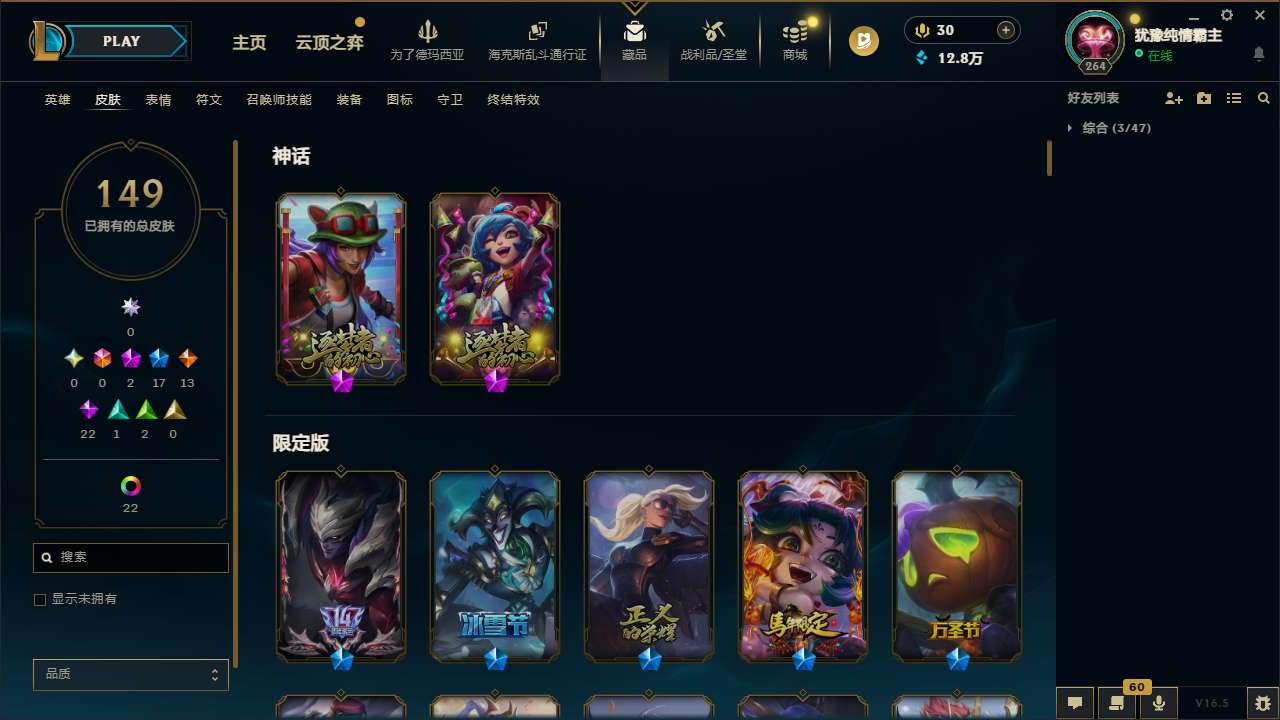
Task: Click the add friend icon
Action: [x=1174, y=97]
